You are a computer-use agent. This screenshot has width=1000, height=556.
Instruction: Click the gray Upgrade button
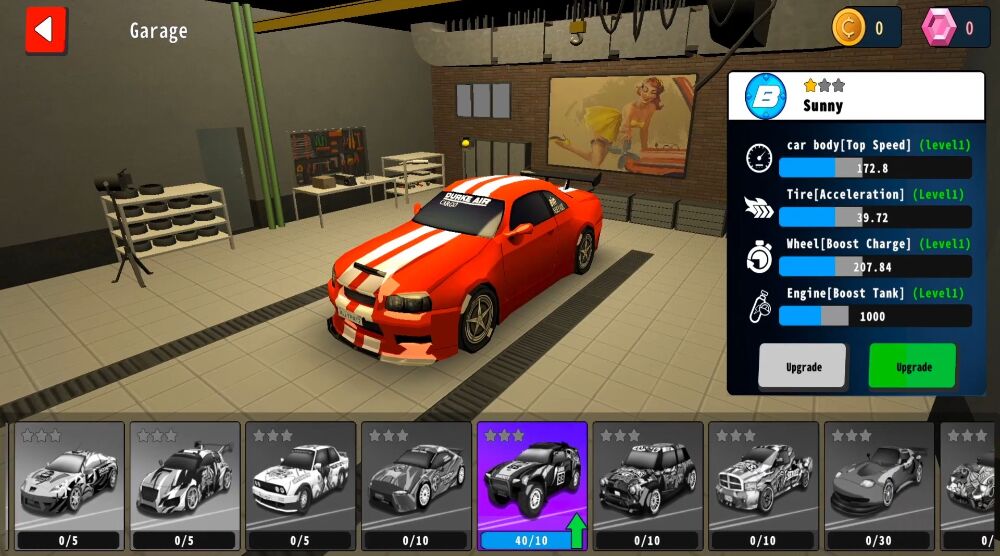click(x=802, y=366)
